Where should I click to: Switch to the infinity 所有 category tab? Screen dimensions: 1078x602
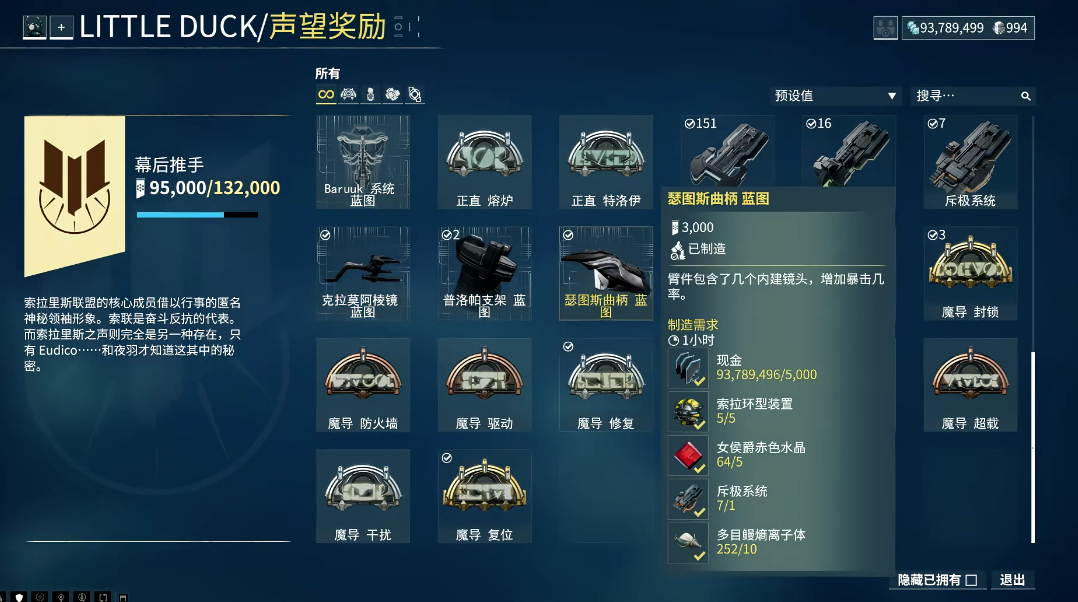tap(325, 95)
